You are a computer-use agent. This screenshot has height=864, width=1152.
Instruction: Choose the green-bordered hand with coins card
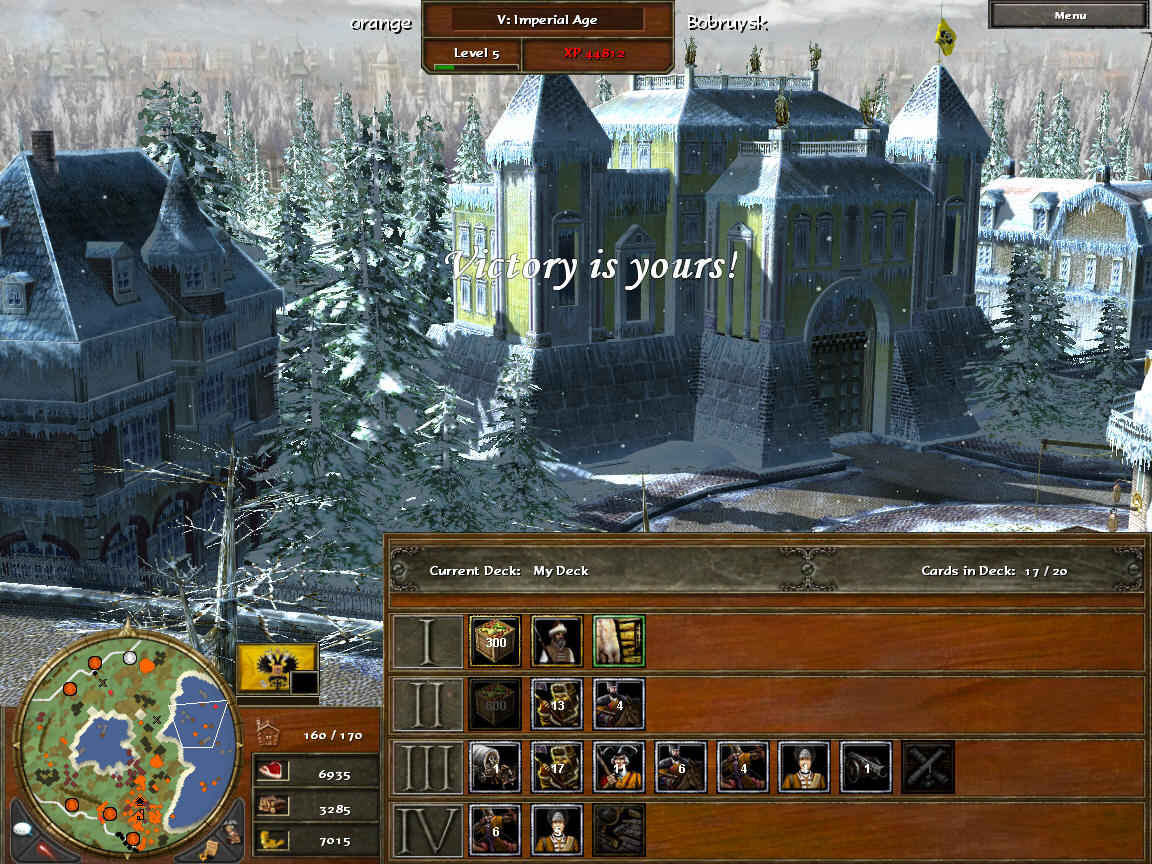618,641
